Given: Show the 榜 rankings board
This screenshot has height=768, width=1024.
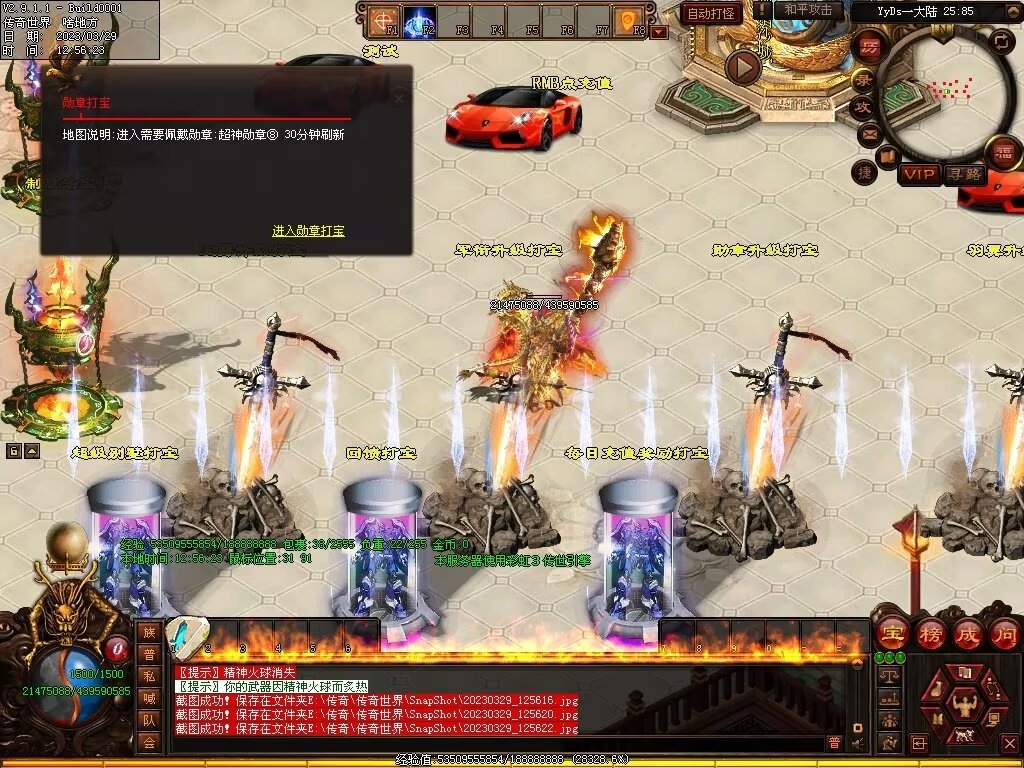Looking at the screenshot, I should (x=929, y=634).
